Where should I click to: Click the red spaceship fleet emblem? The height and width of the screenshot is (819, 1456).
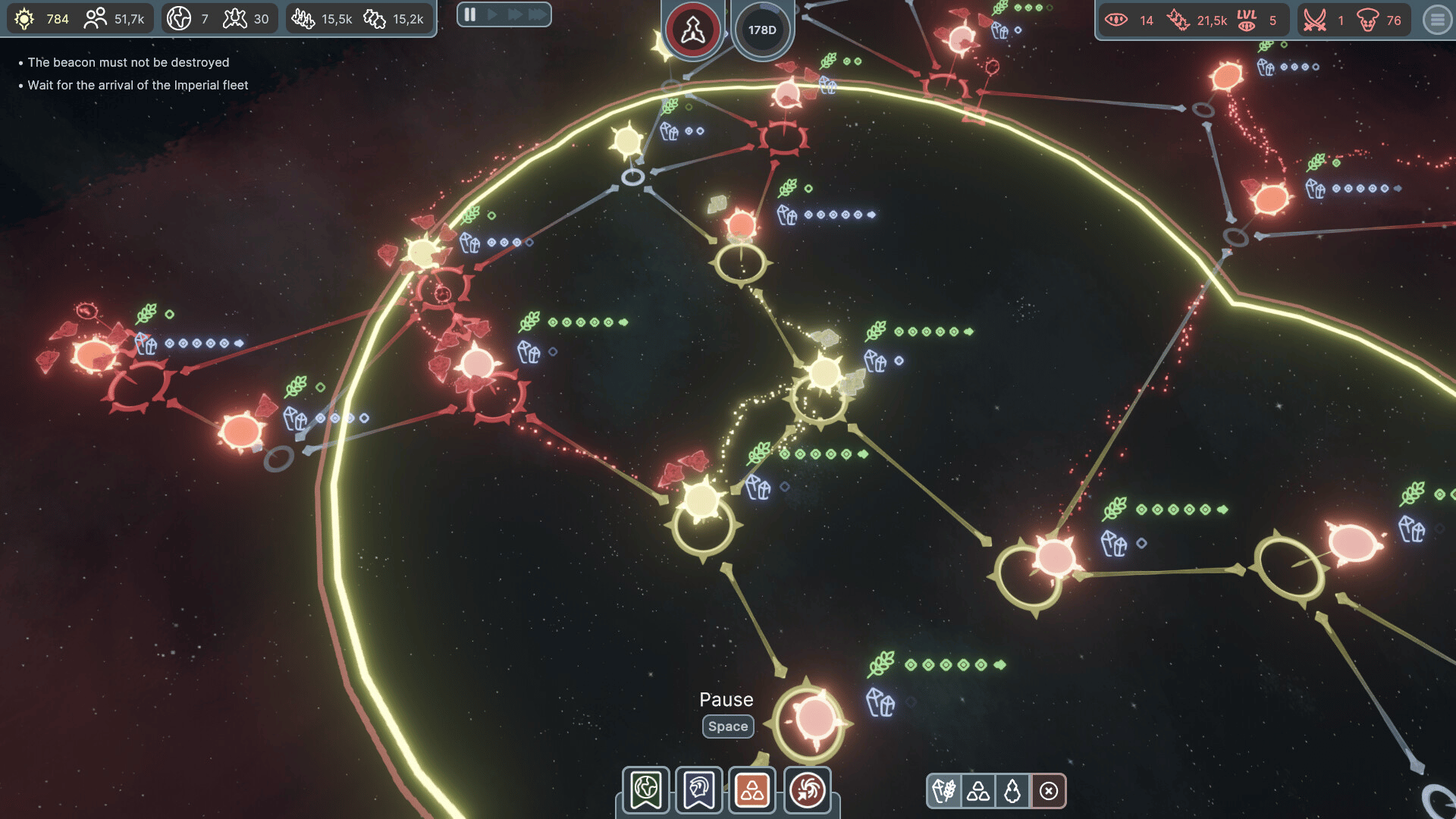coord(692,30)
